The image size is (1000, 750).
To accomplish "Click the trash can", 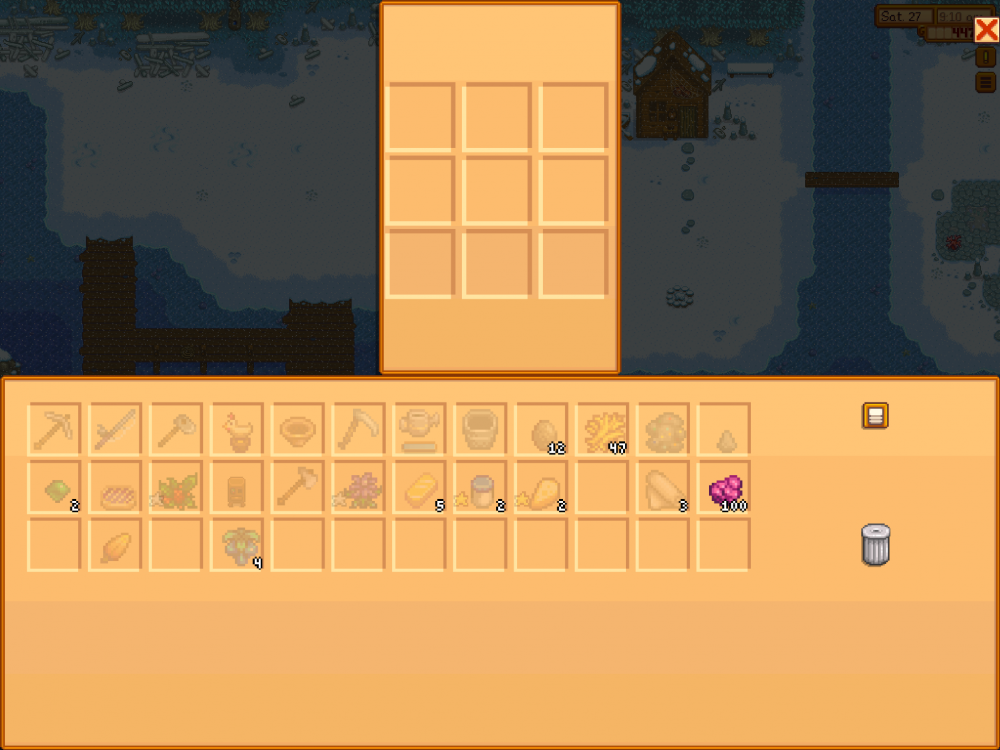I will click(874, 546).
